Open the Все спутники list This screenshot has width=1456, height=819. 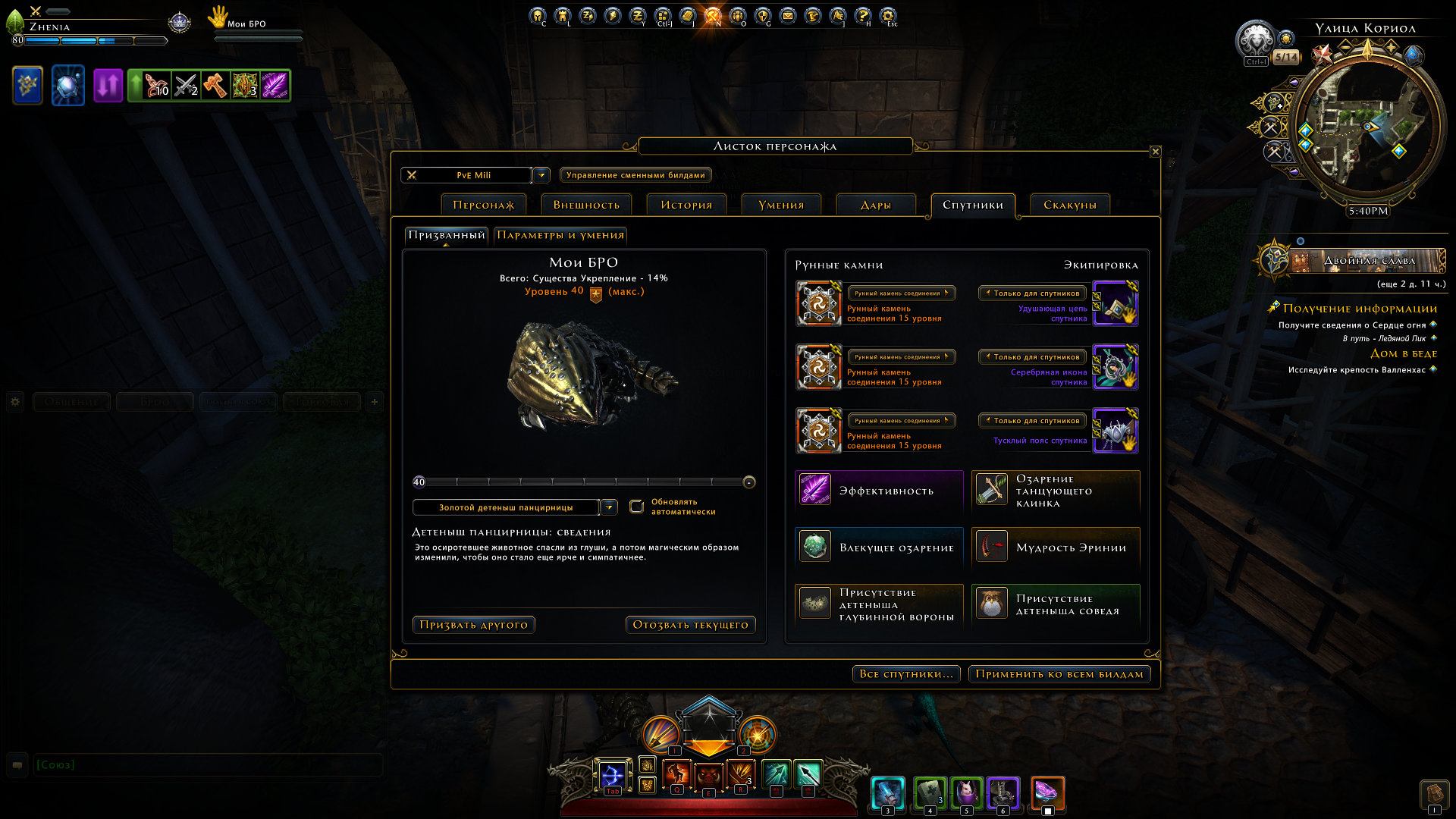(x=906, y=674)
